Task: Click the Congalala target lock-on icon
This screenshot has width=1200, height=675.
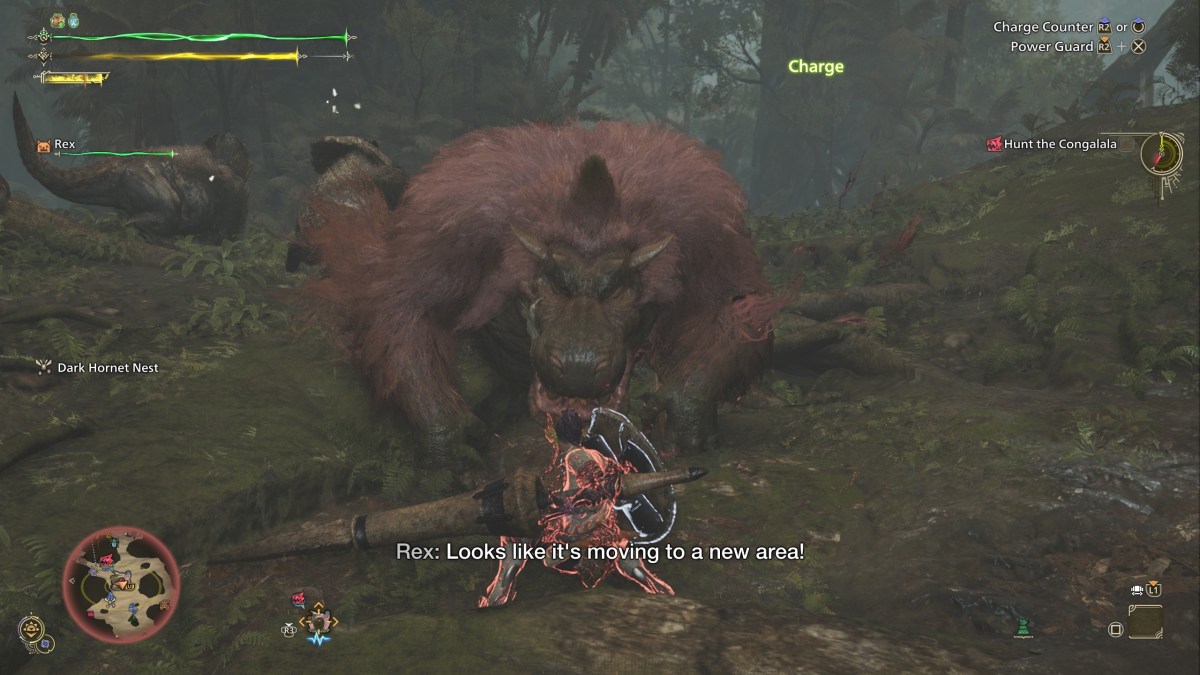Action: 299,599
